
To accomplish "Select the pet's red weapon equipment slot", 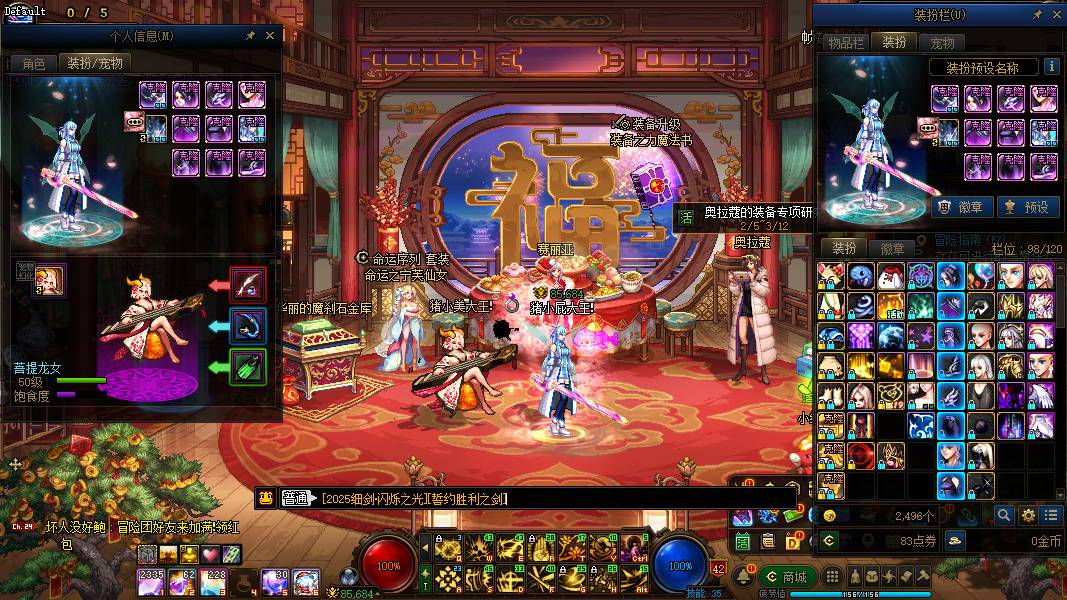I will (247, 284).
